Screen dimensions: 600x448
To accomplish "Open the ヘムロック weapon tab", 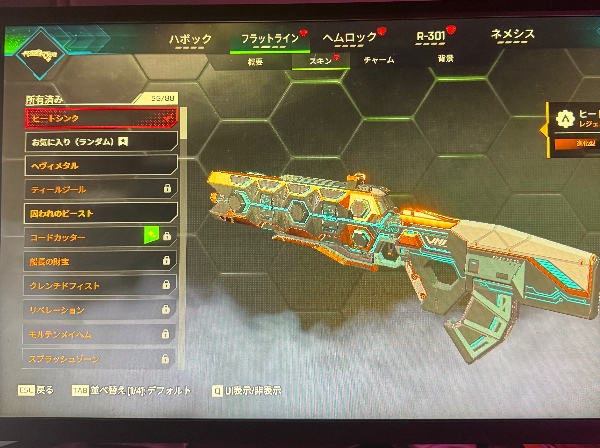I will tap(348, 38).
